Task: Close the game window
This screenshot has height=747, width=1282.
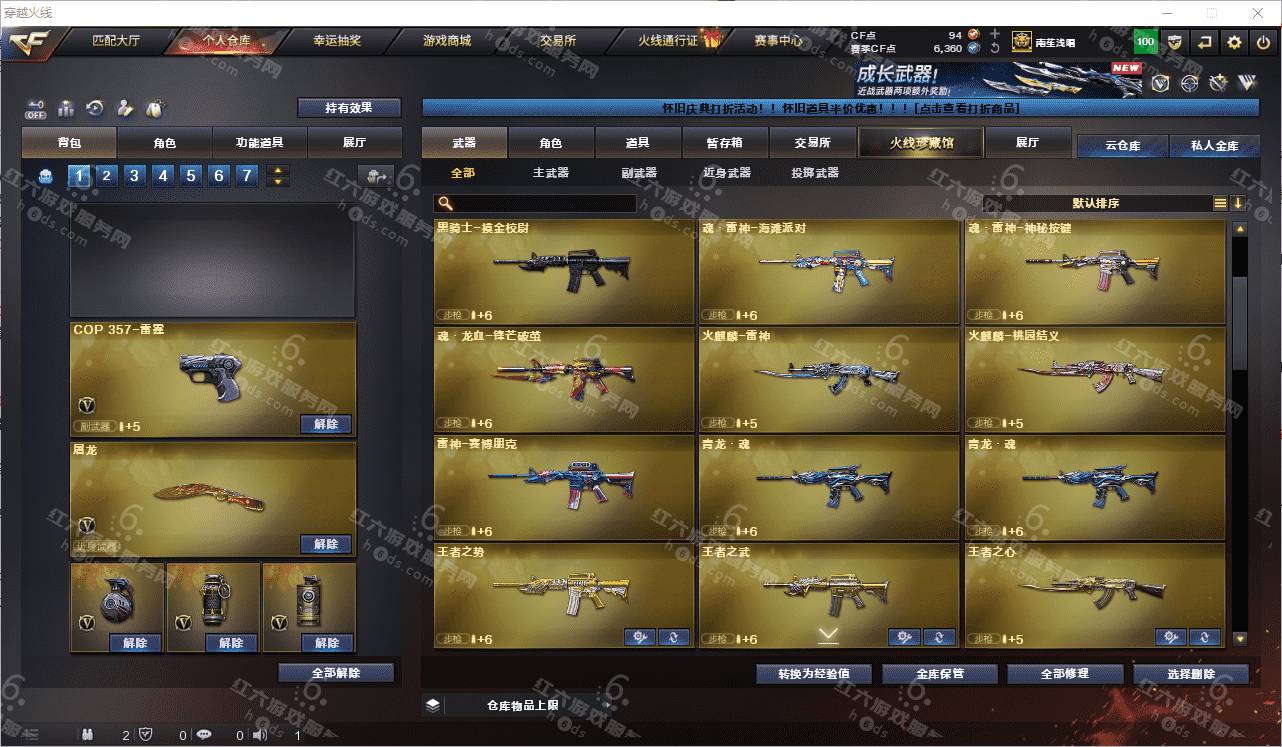Action: pos(1256,13)
